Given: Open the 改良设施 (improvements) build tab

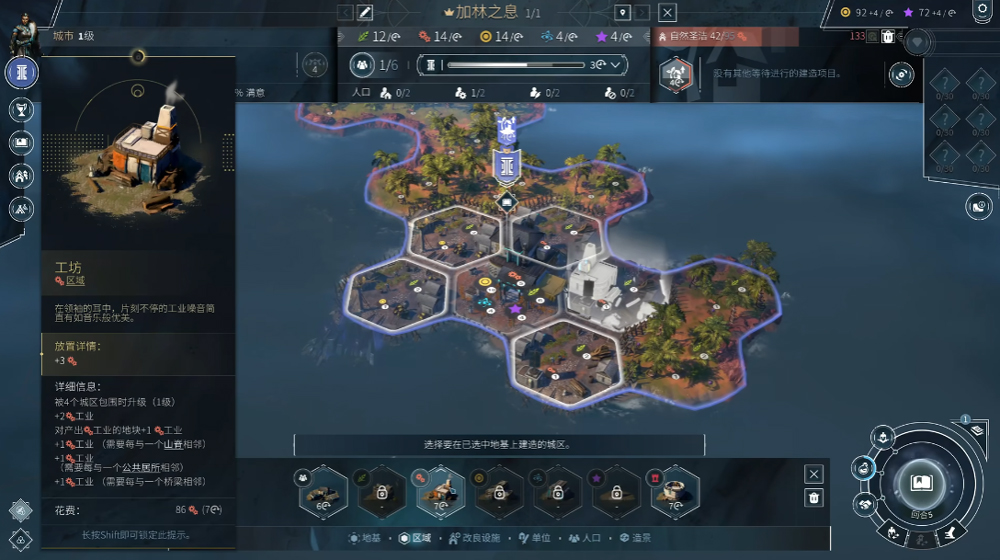Looking at the screenshot, I should point(472,538).
